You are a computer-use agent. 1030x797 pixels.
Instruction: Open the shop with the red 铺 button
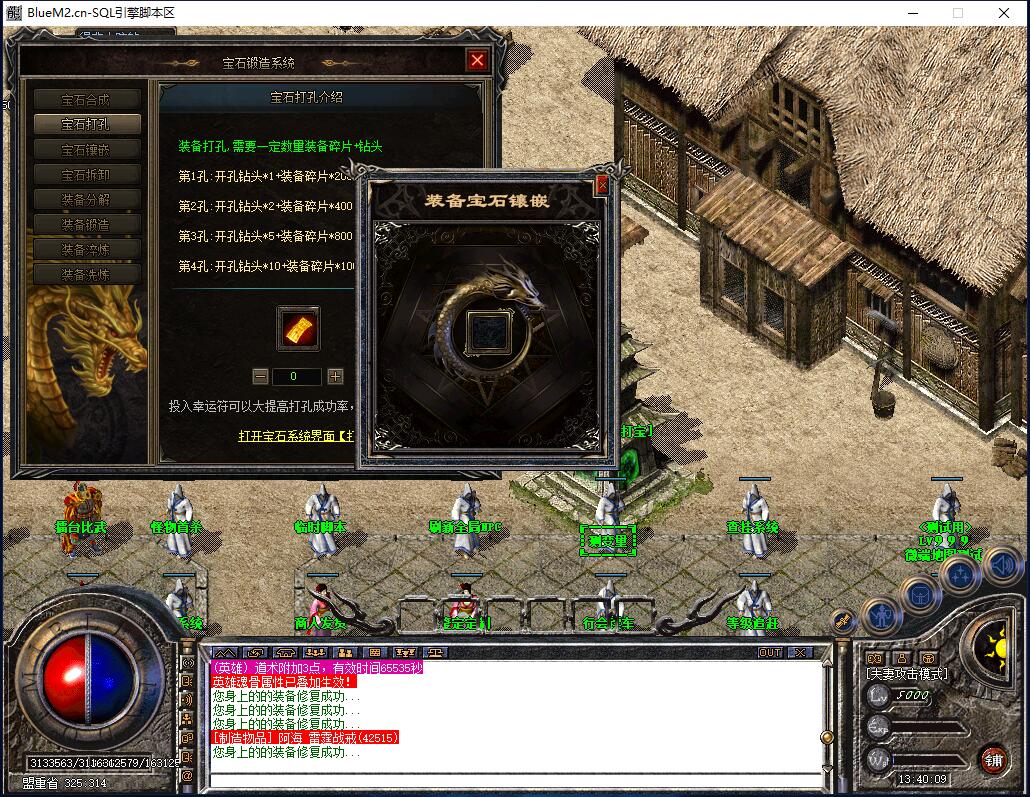(993, 759)
